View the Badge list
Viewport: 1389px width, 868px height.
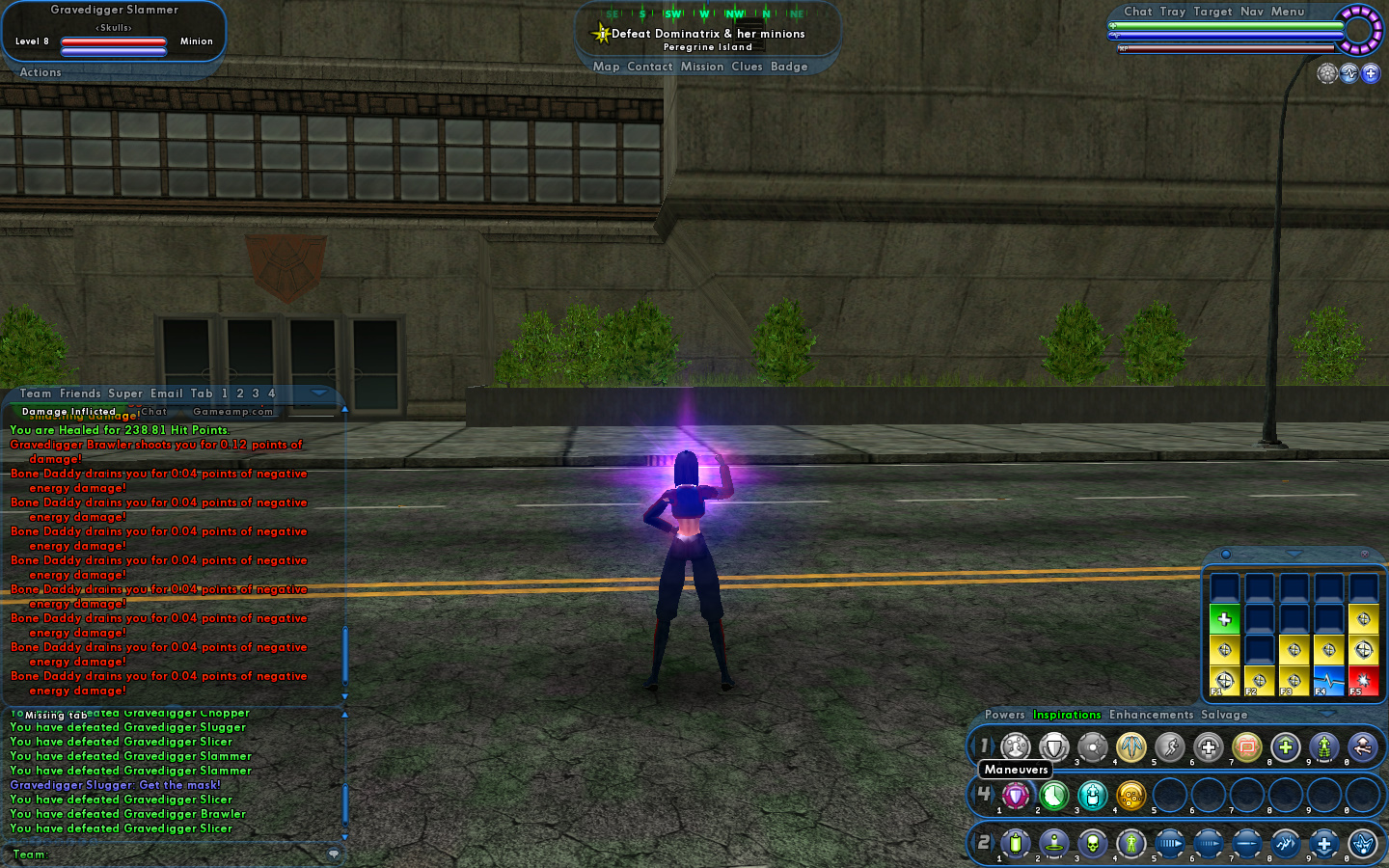click(x=789, y=67)
